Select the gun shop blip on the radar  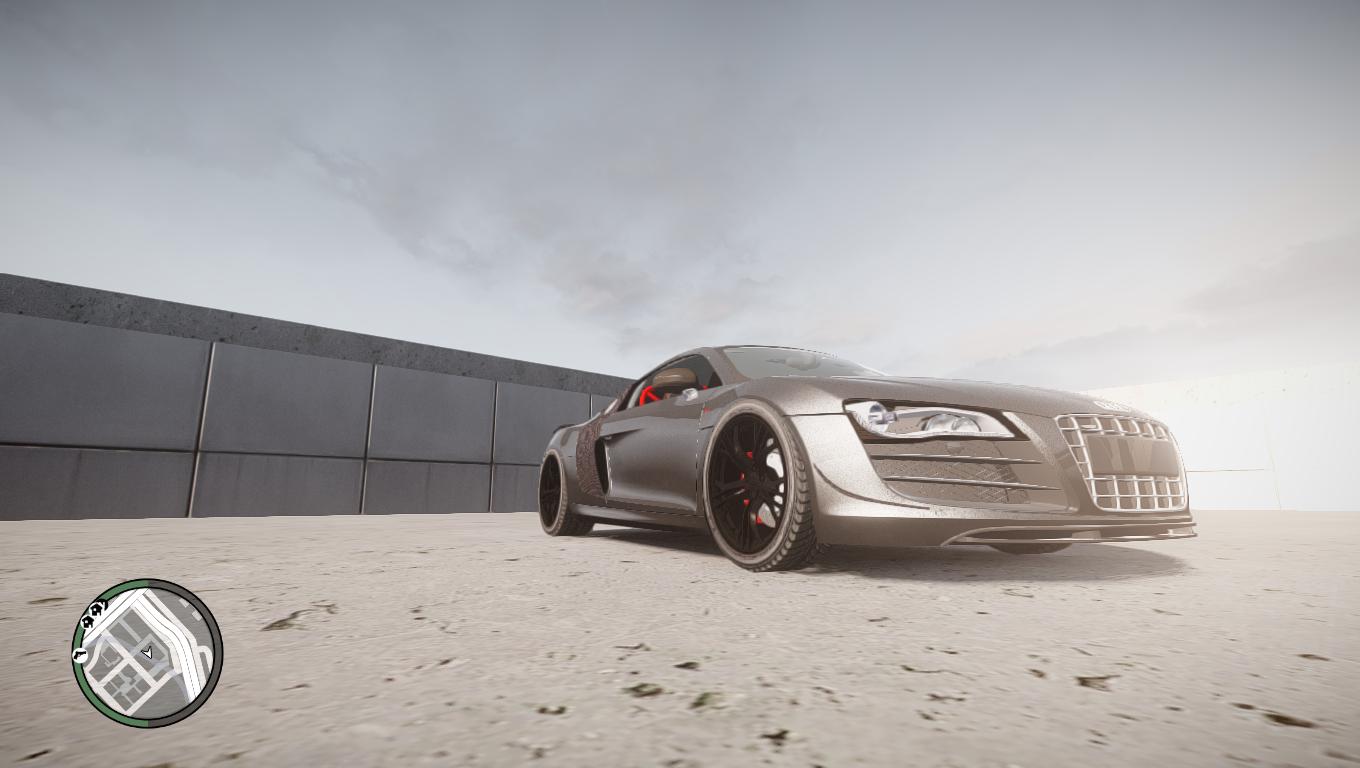click(80, 655)
